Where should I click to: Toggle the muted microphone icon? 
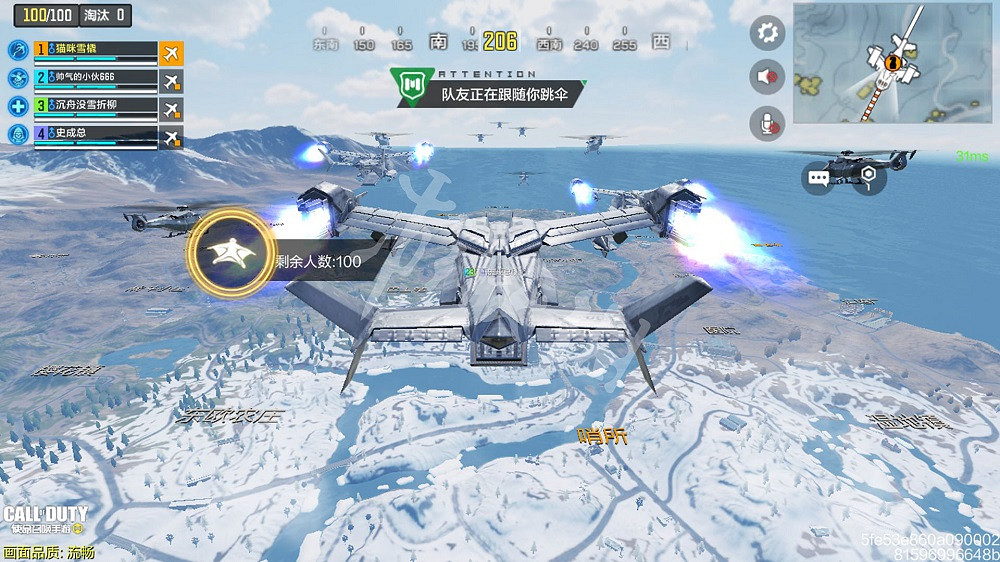767,122
